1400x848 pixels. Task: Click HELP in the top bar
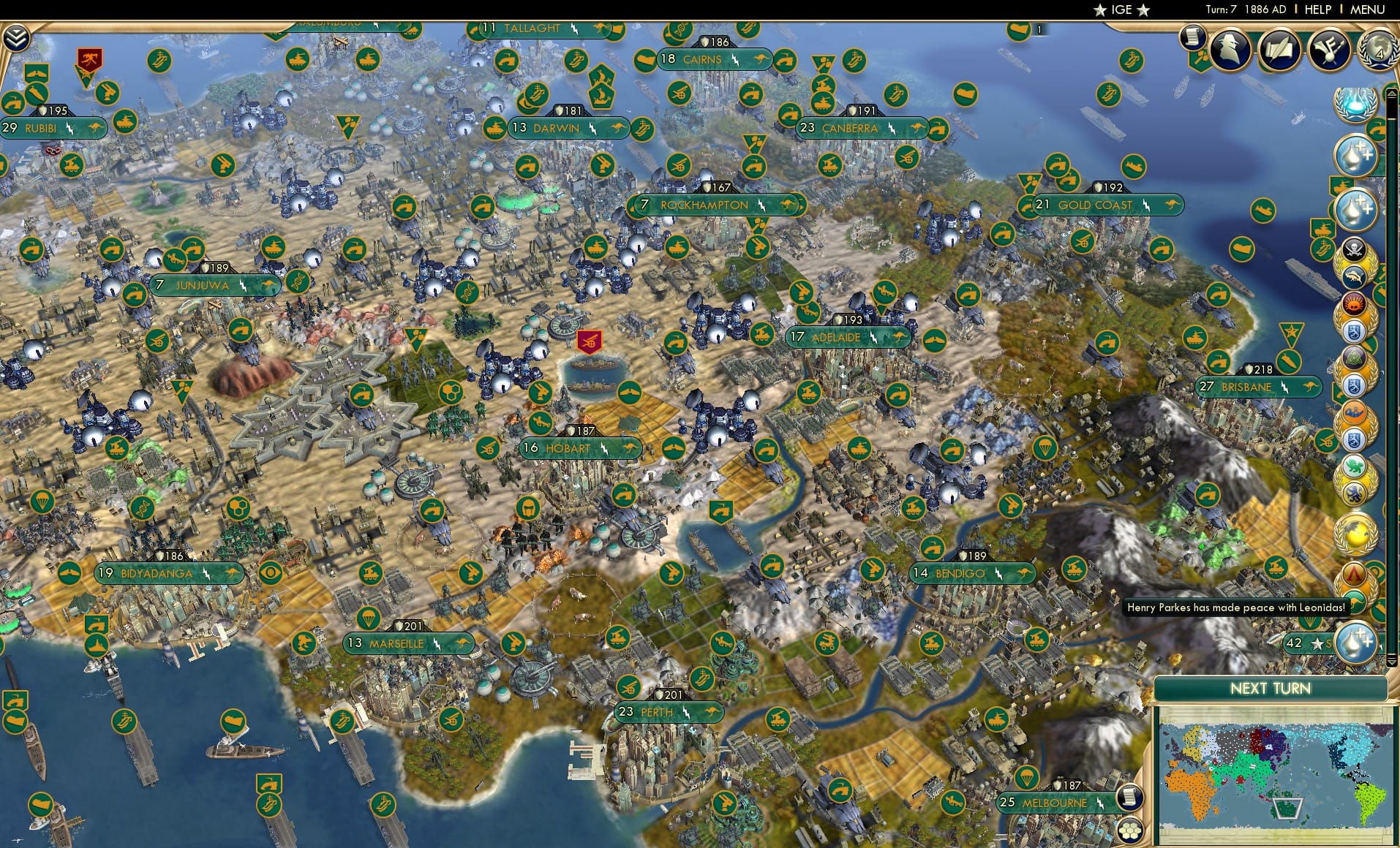point(1317,10)
